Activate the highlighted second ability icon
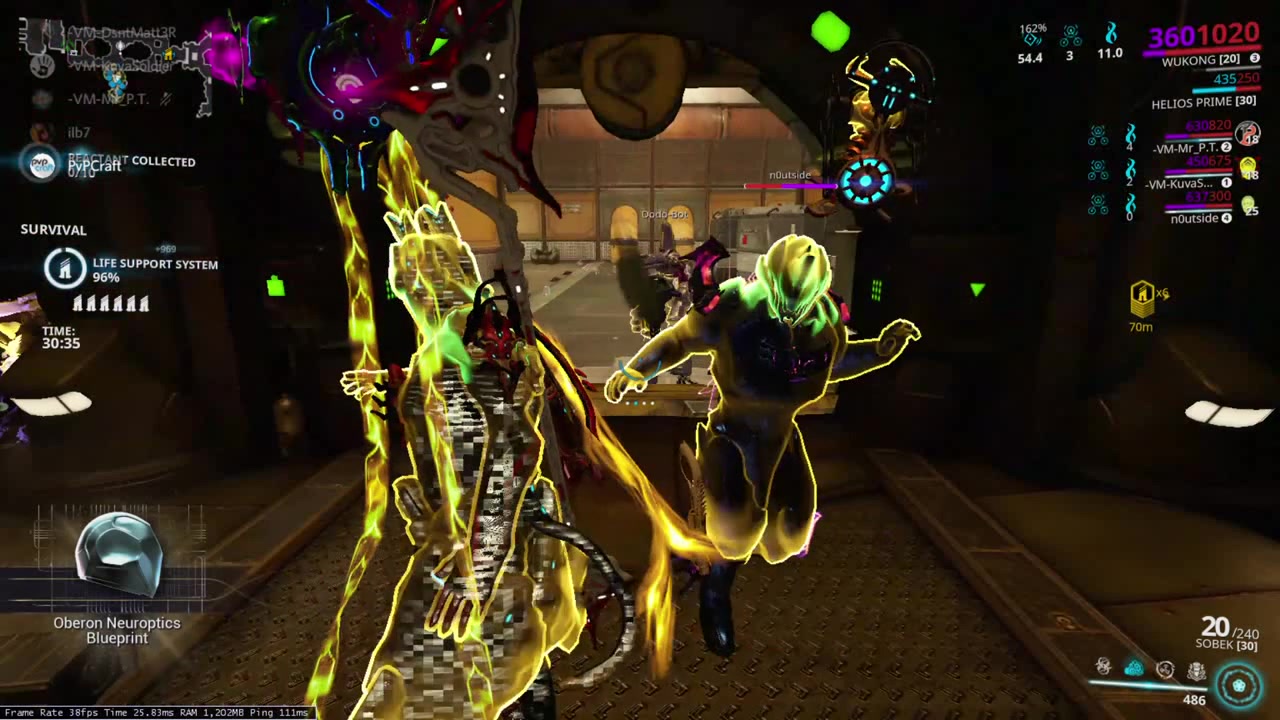This screenshot has height=720, width=1280. [1135, 668]
